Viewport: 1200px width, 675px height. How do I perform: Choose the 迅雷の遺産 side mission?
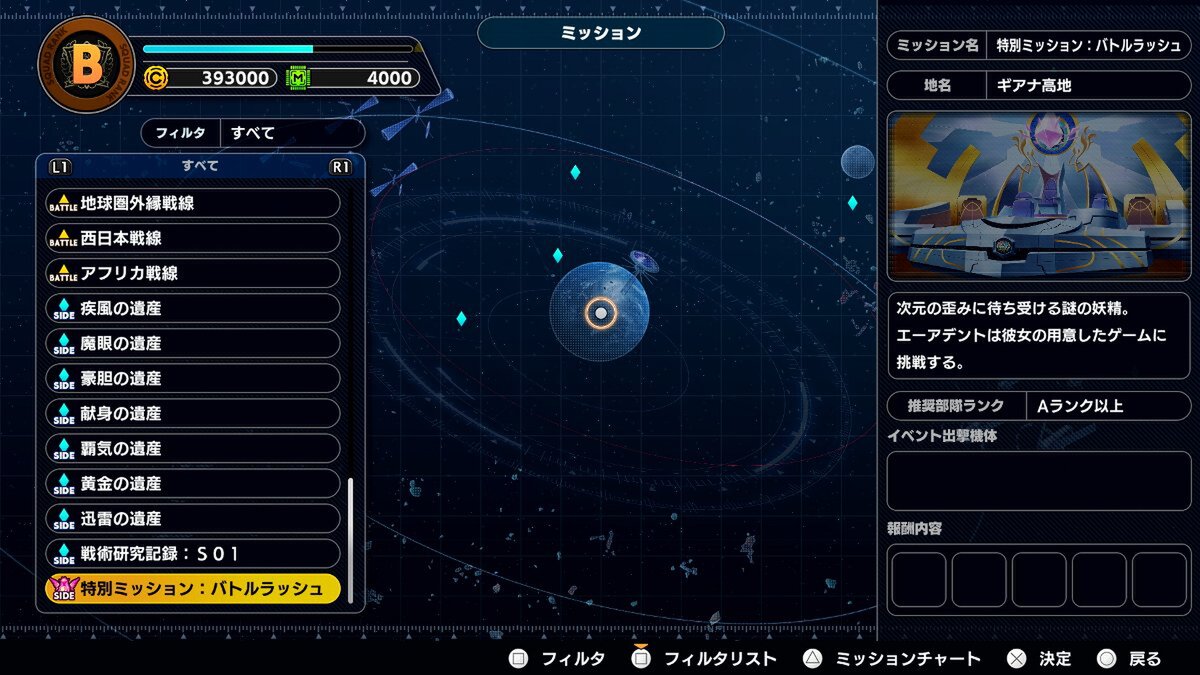coord(193,518)
